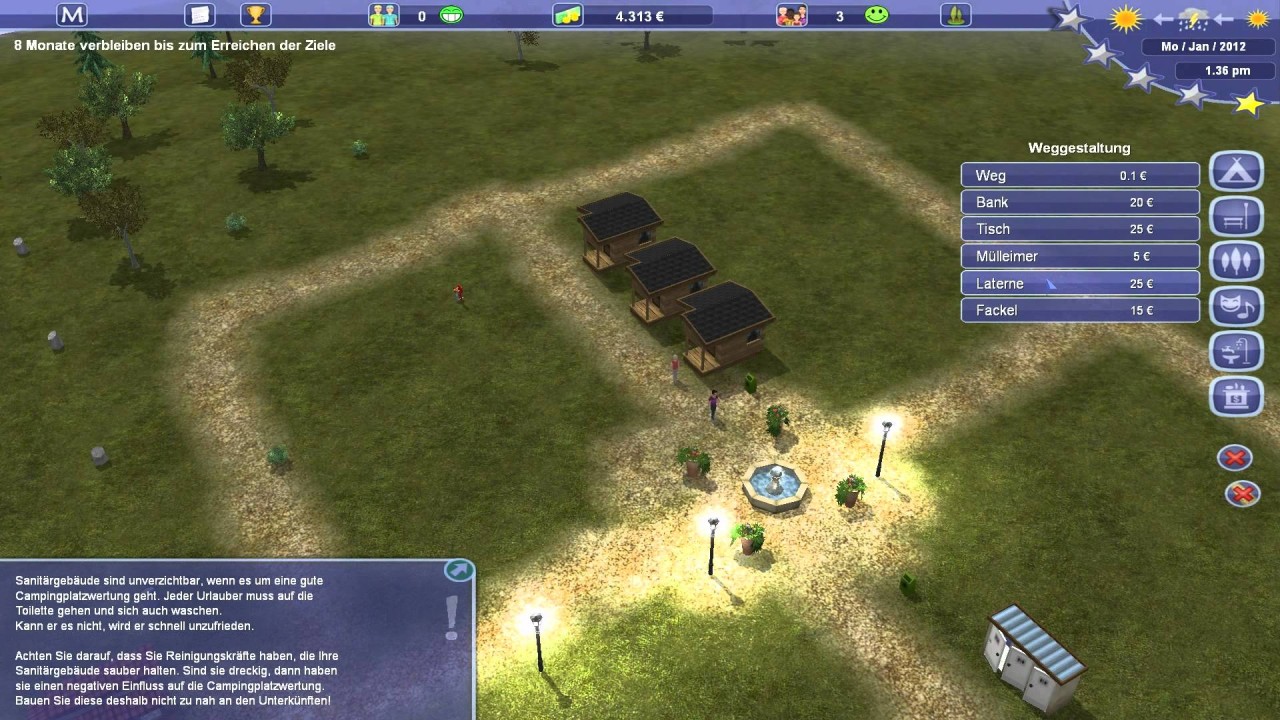Click the two-campers guests icon
This screenshot has width=1280, height=720.
coord(383,15)
